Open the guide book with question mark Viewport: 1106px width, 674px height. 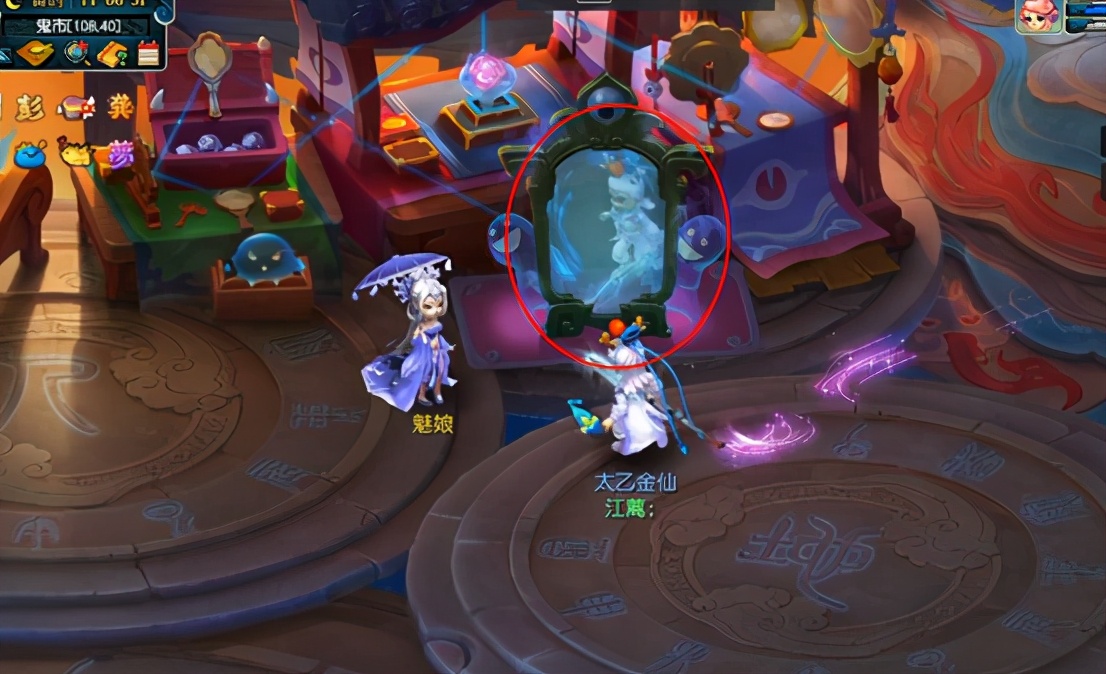[x=112, y=53]
